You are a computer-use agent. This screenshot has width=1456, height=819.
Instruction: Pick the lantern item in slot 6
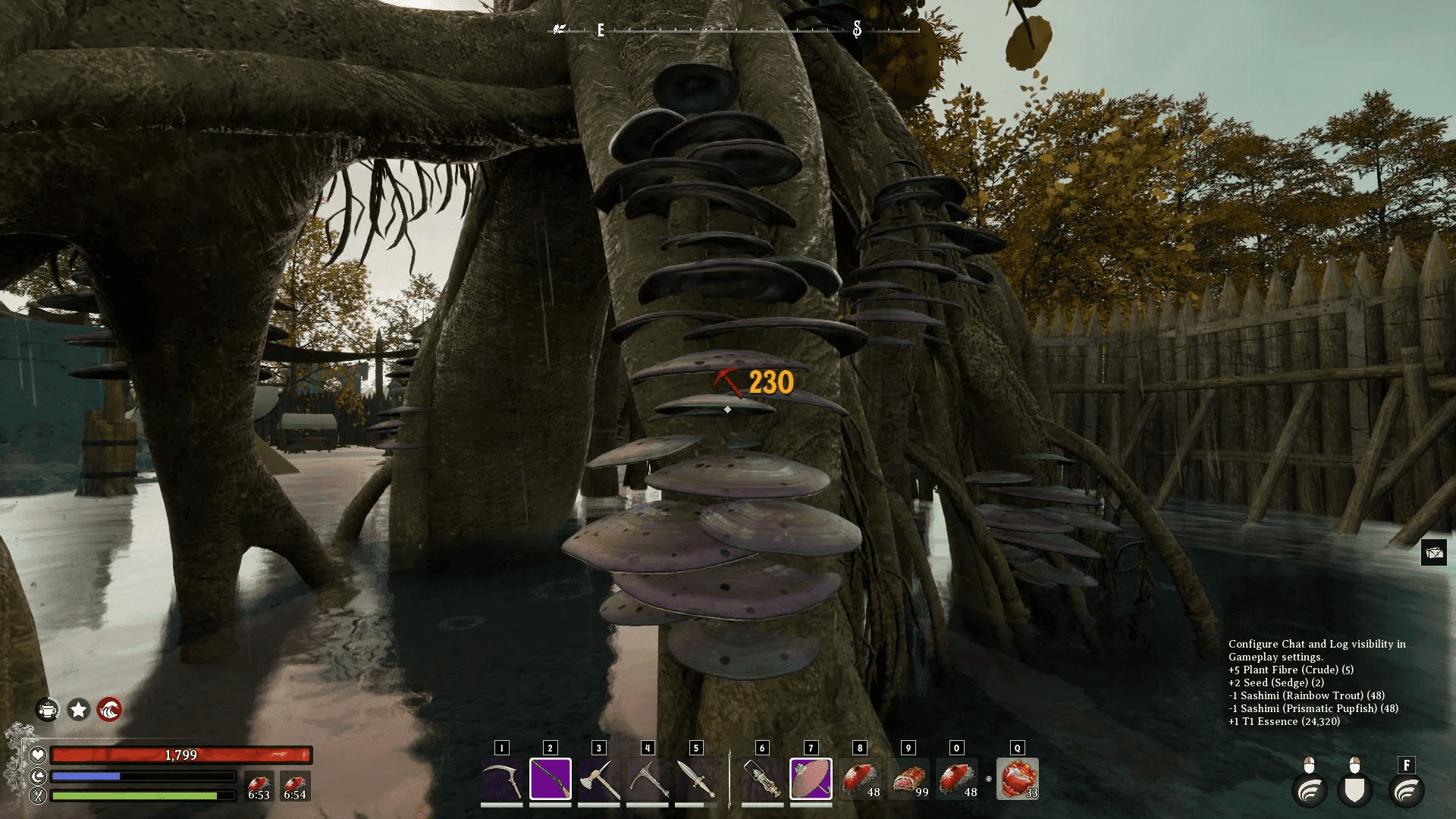tap(762, 779)
